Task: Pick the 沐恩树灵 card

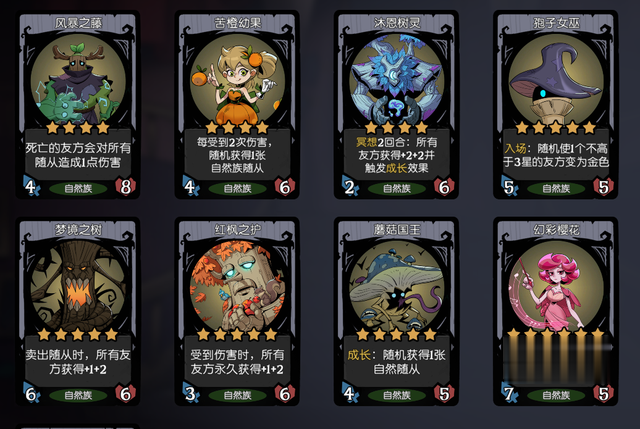Action: (396, 100)
